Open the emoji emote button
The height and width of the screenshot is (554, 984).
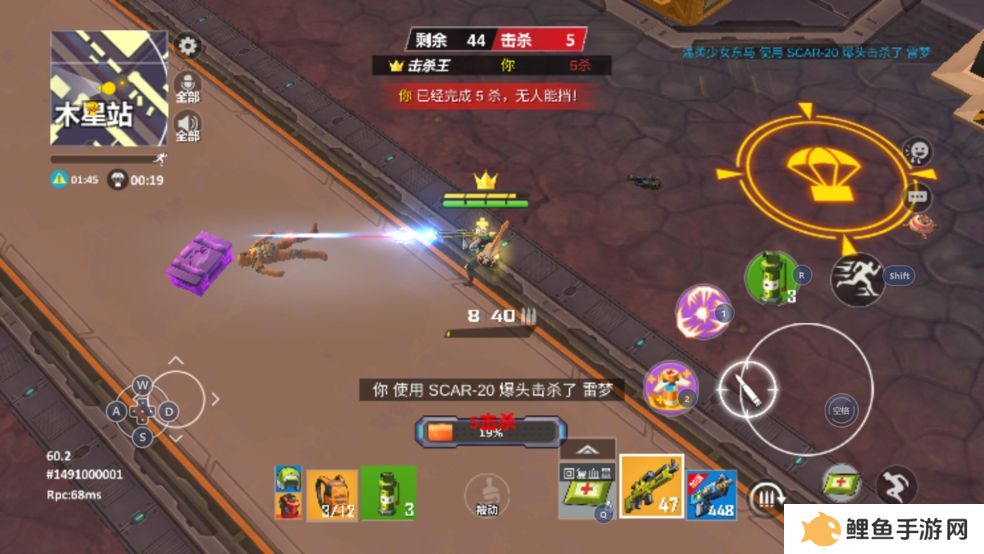pyautogui.click(x=917, y=152)
